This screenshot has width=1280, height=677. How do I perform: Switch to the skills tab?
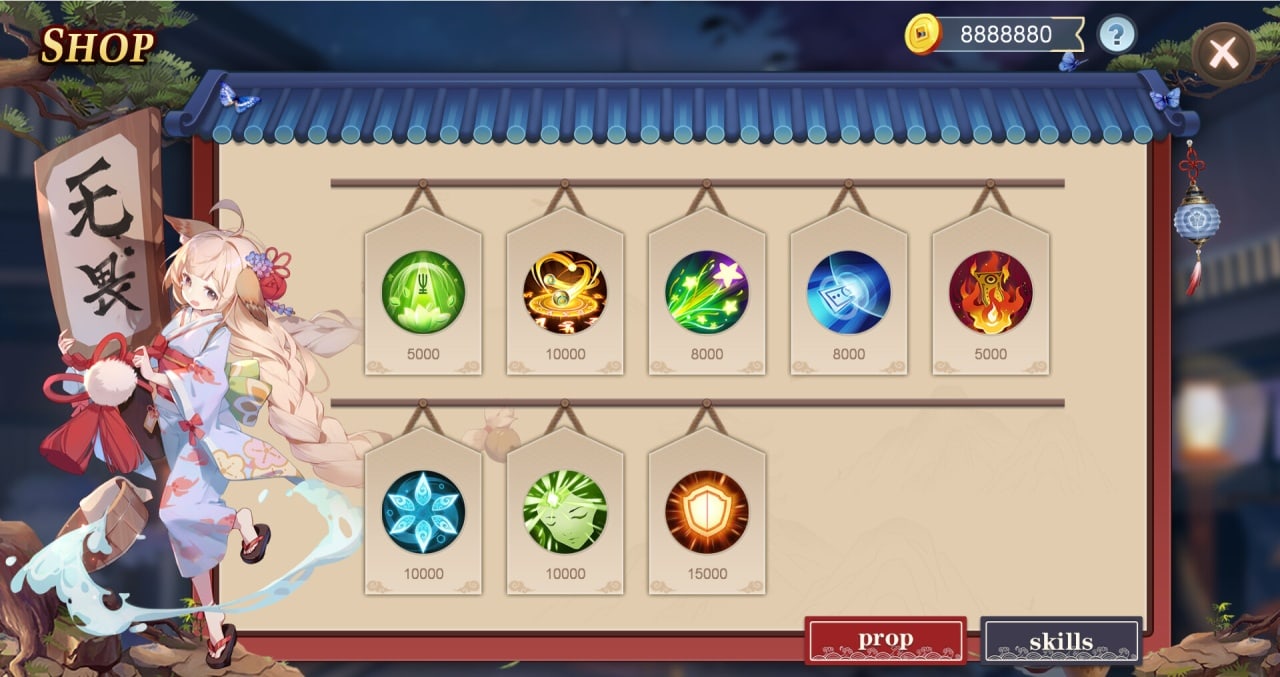click(1060, 641)
